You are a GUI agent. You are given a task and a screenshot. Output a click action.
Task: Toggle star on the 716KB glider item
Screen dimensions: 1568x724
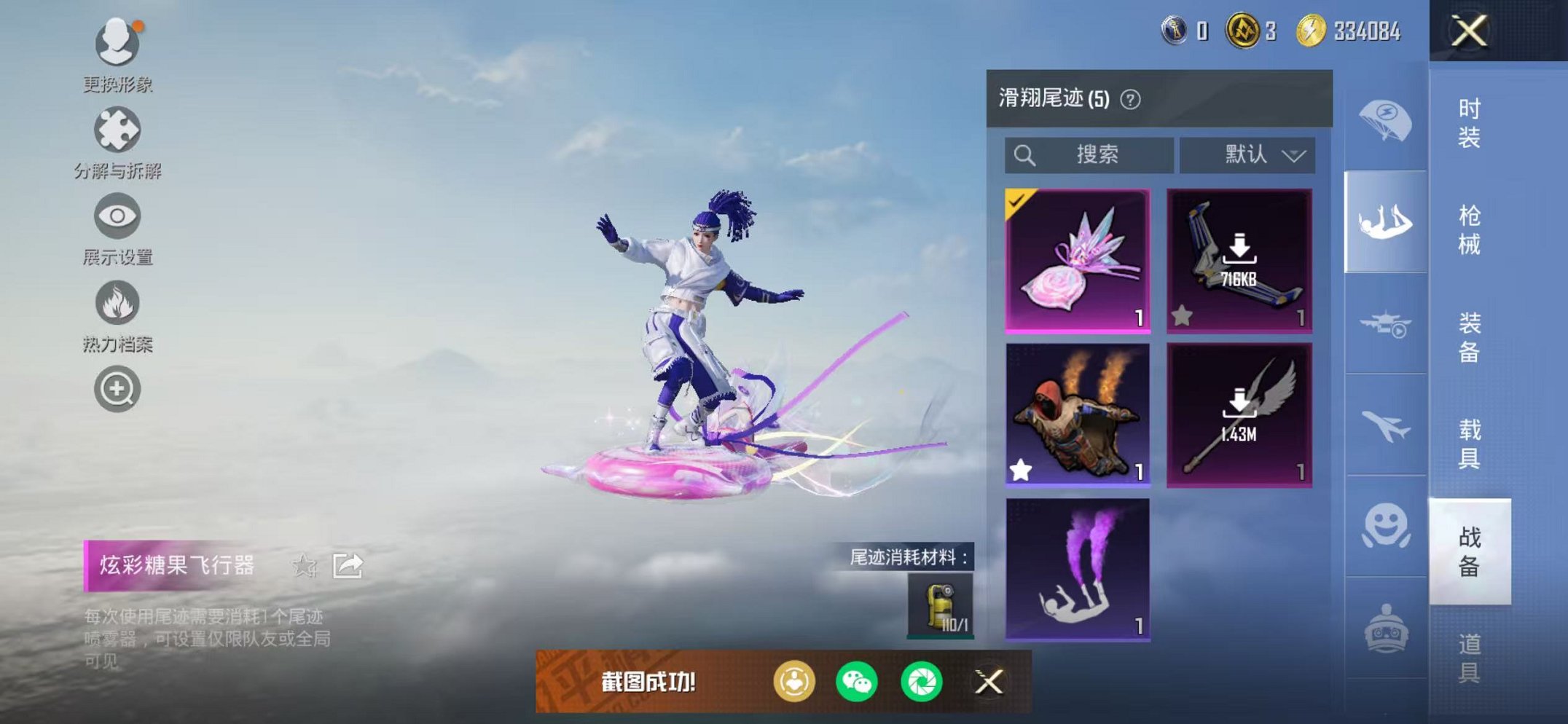pyautogui.click(x=1183, y=313)
